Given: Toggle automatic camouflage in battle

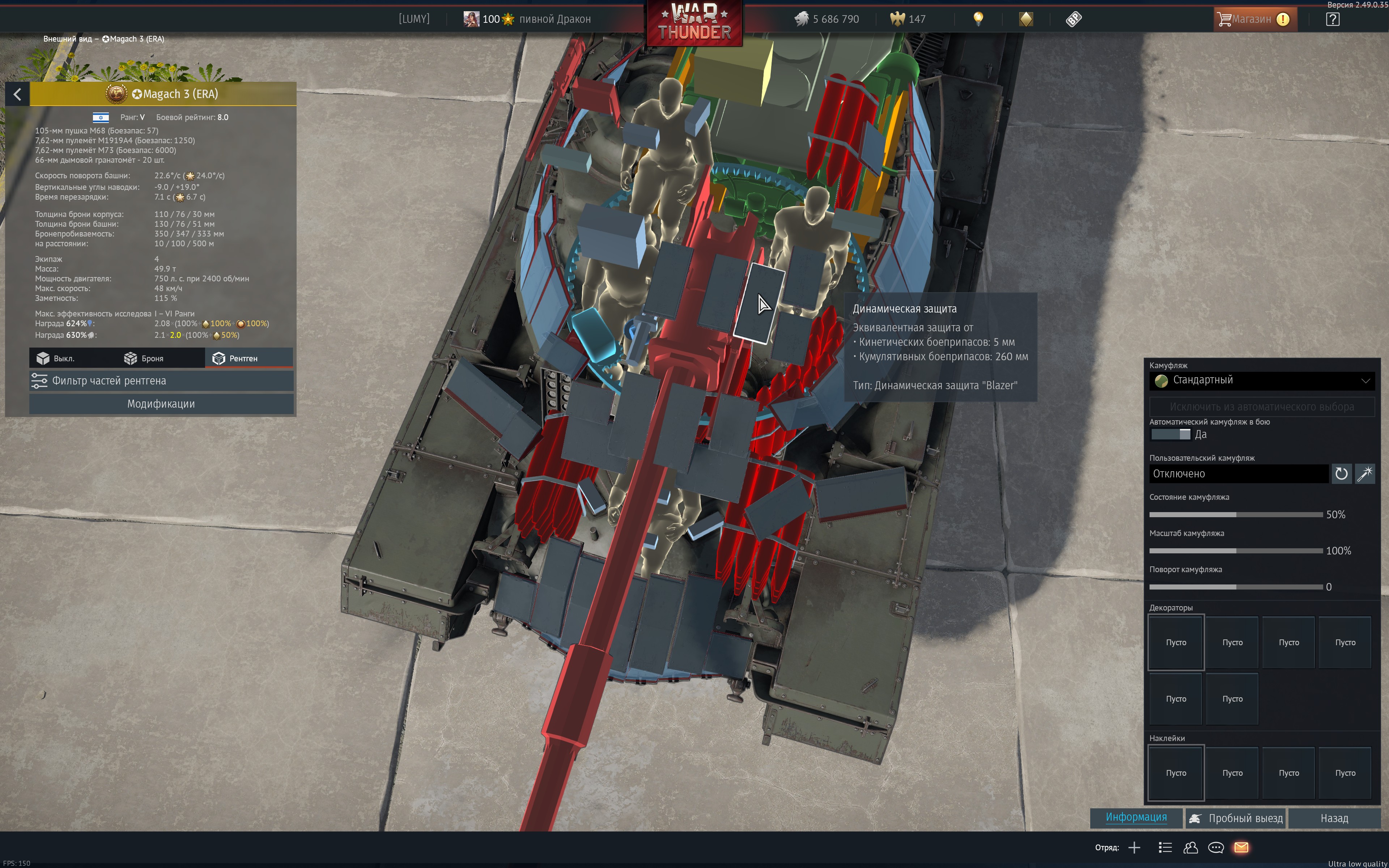Looking at the screenshot, I should click(x=1170, y=435).
